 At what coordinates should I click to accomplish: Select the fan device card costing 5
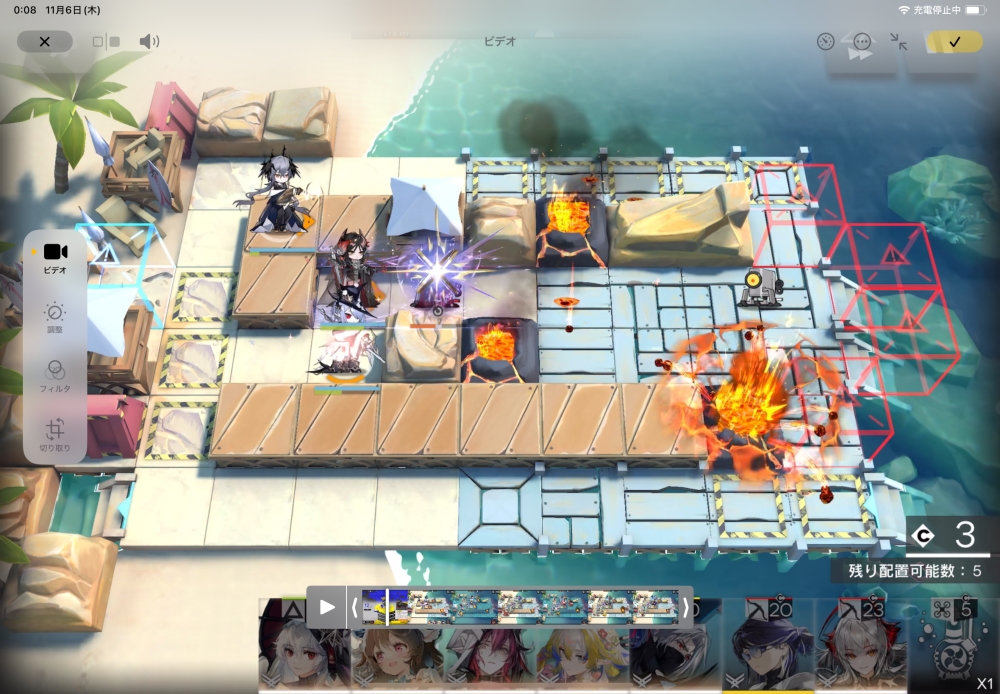click(x=950, y=645)
